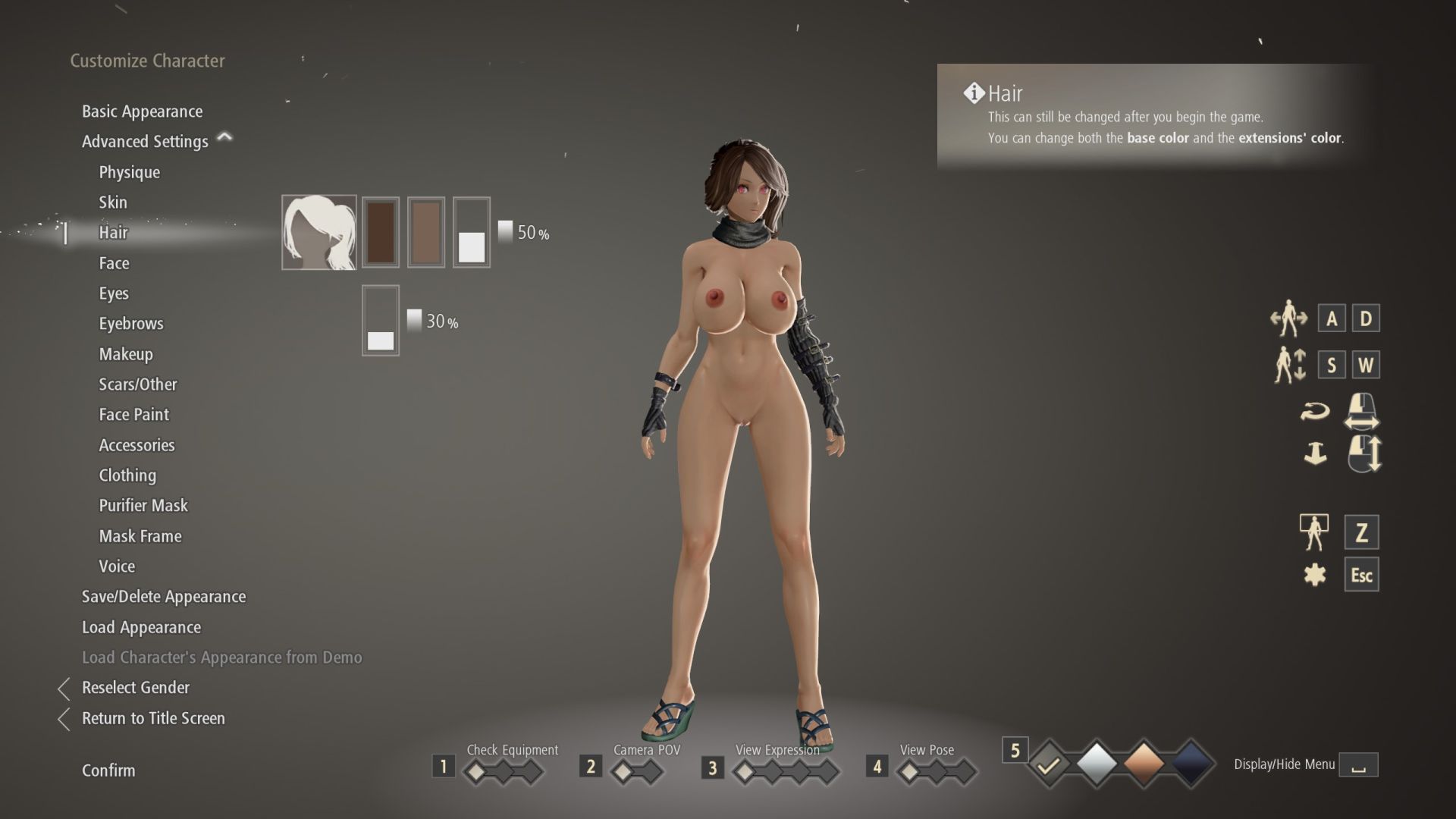Open Eyebrows settings
The height and width of the screenshot is (819, 1456).
(x=130, y=324)
